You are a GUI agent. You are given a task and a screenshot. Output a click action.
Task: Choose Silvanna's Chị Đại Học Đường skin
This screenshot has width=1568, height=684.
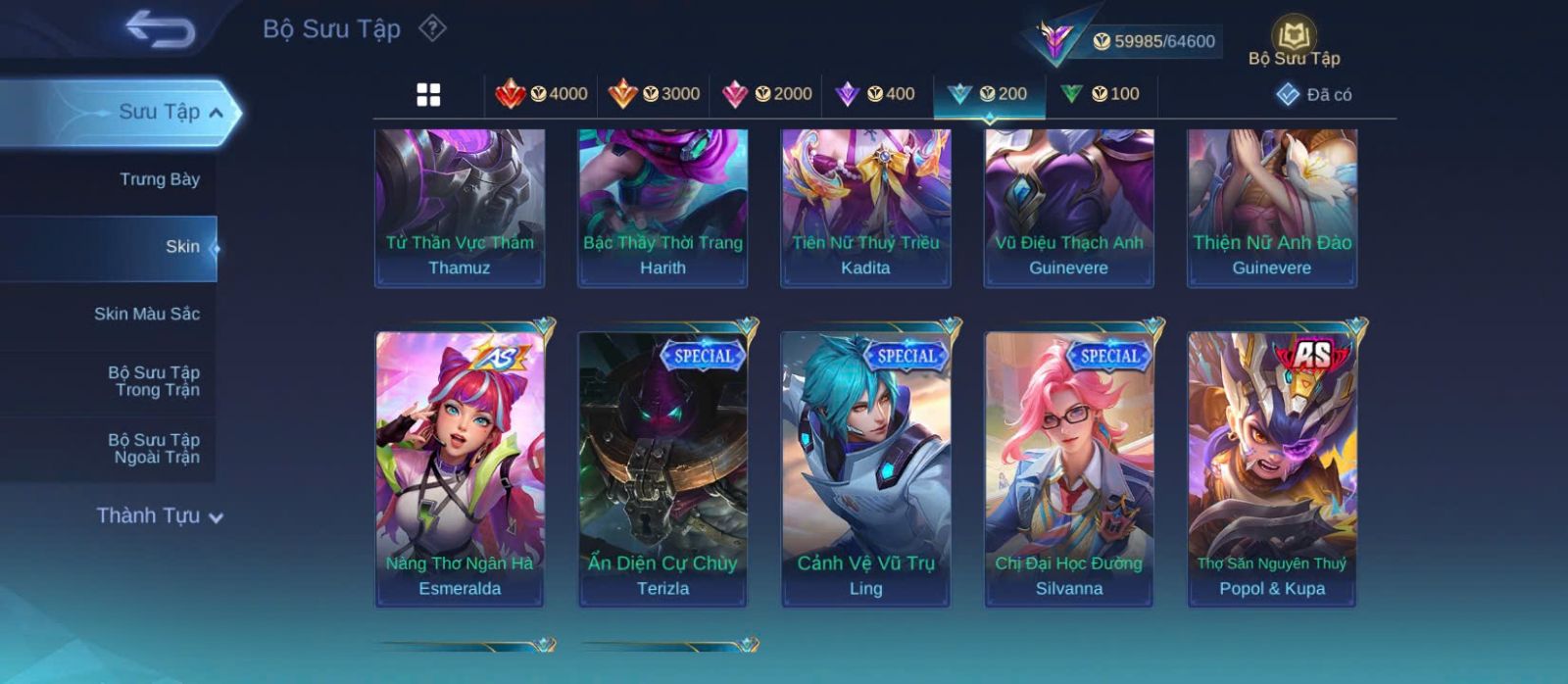pyautogui.click(x=1068, y=468)
